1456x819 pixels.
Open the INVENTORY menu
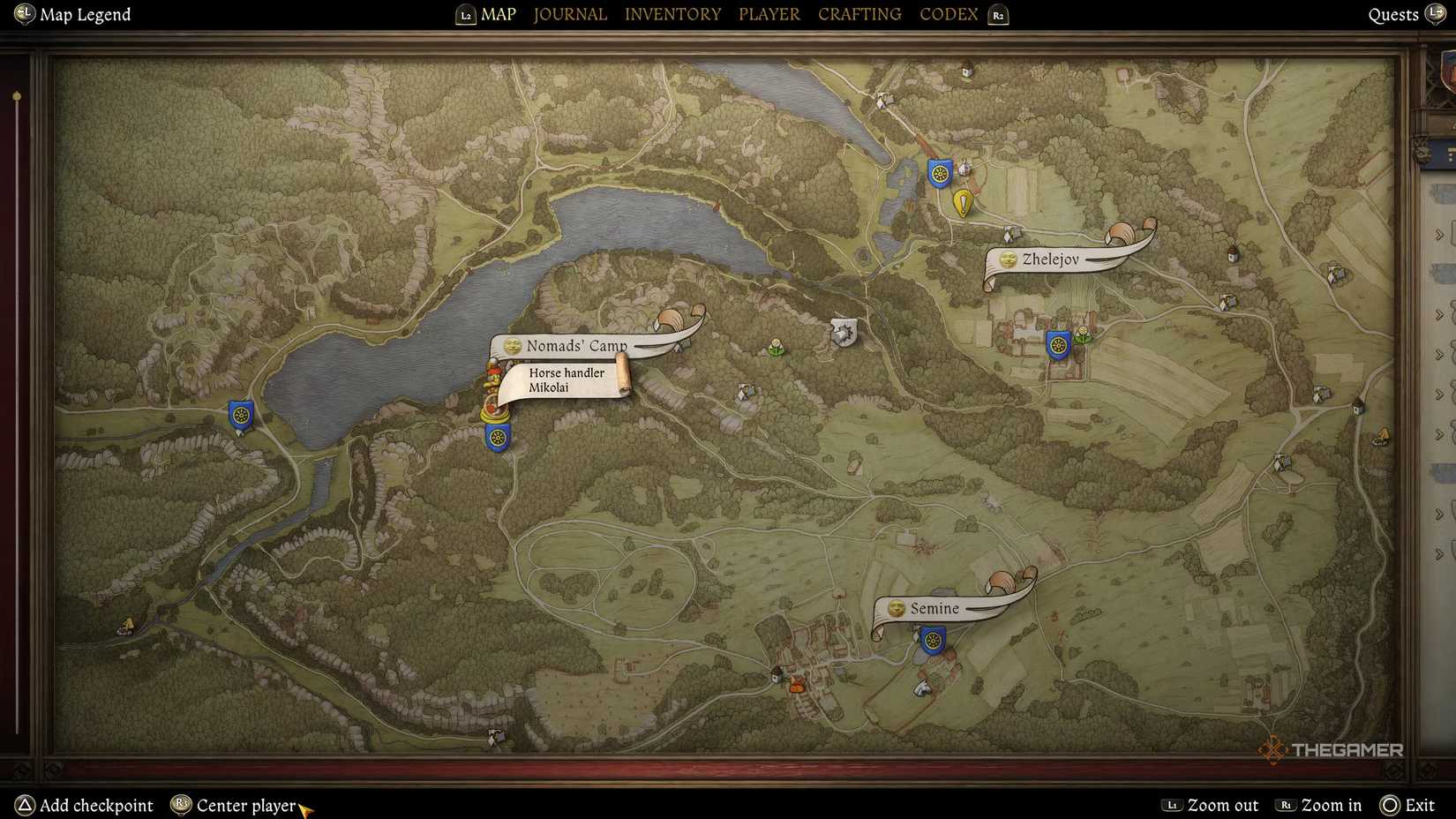coord(673,14)
